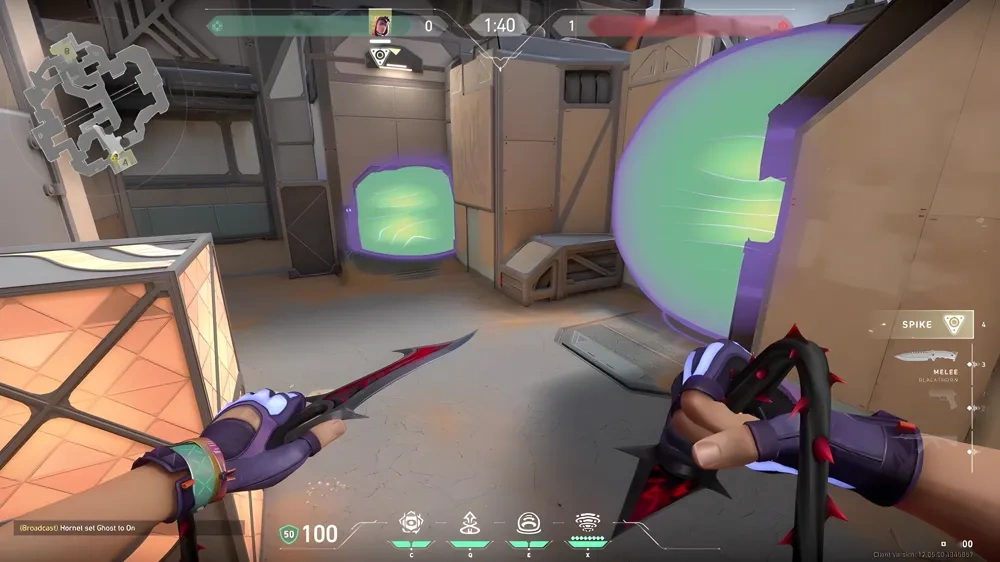This screenshot has width=1000, height=562.
Task: Activate the X ultimate ability icon
Action: 587,523
